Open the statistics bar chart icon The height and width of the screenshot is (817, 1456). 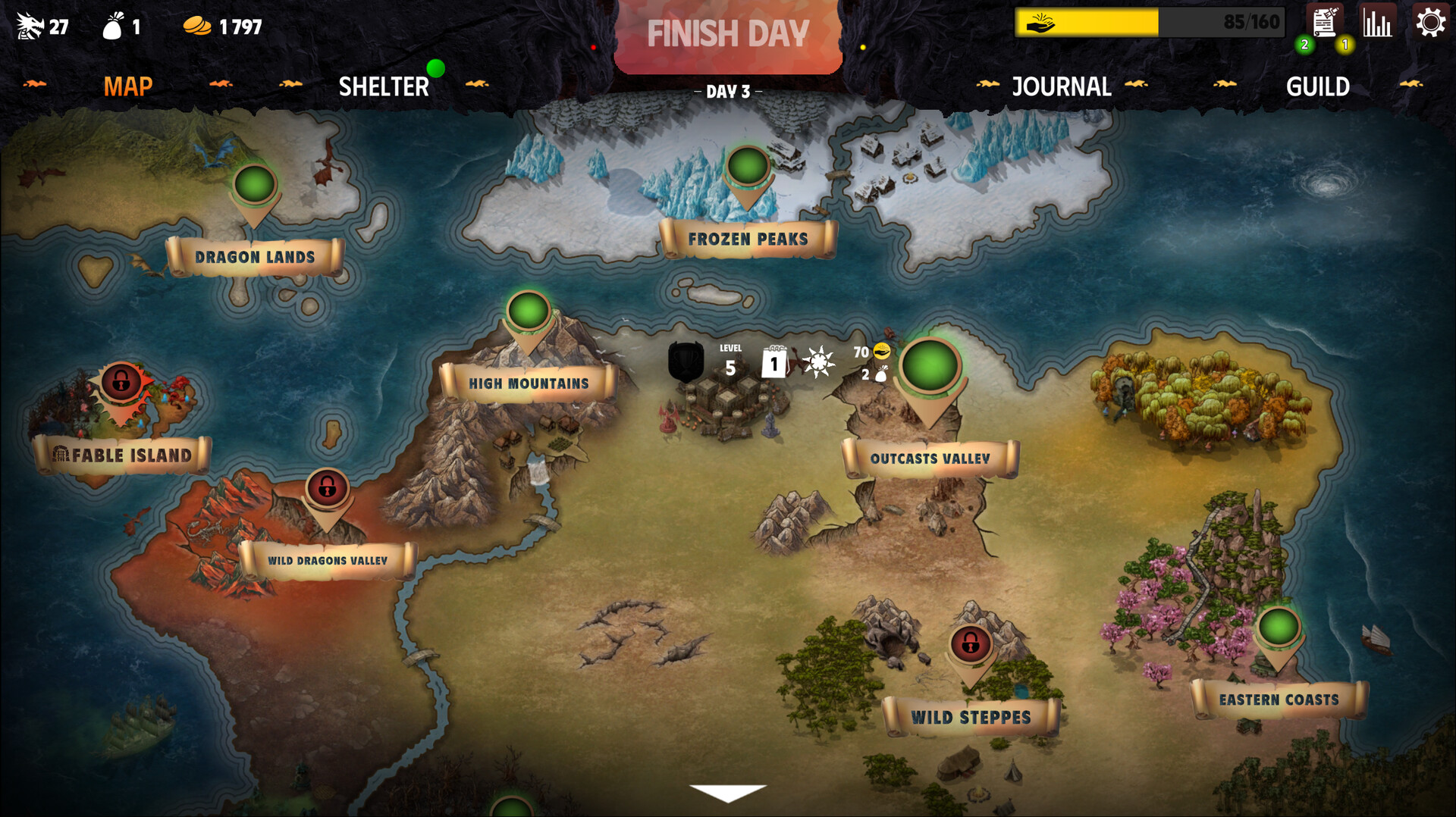tap(1376, 23)
